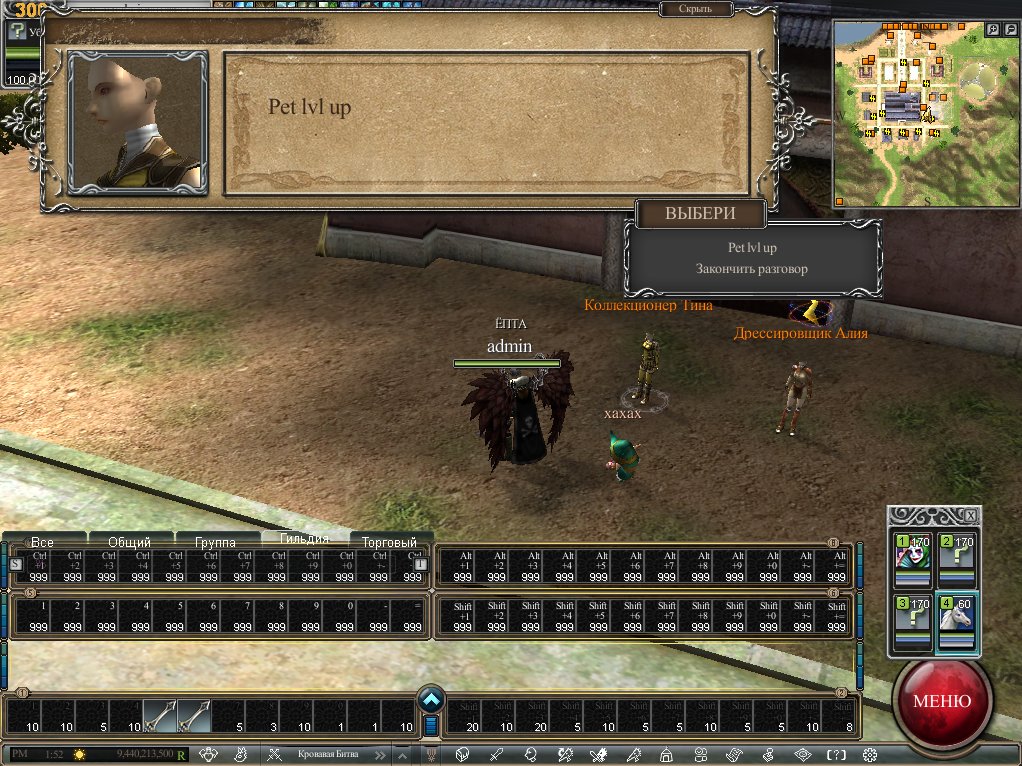Switch to the "Общий" chat tab

tap(130, 542)
